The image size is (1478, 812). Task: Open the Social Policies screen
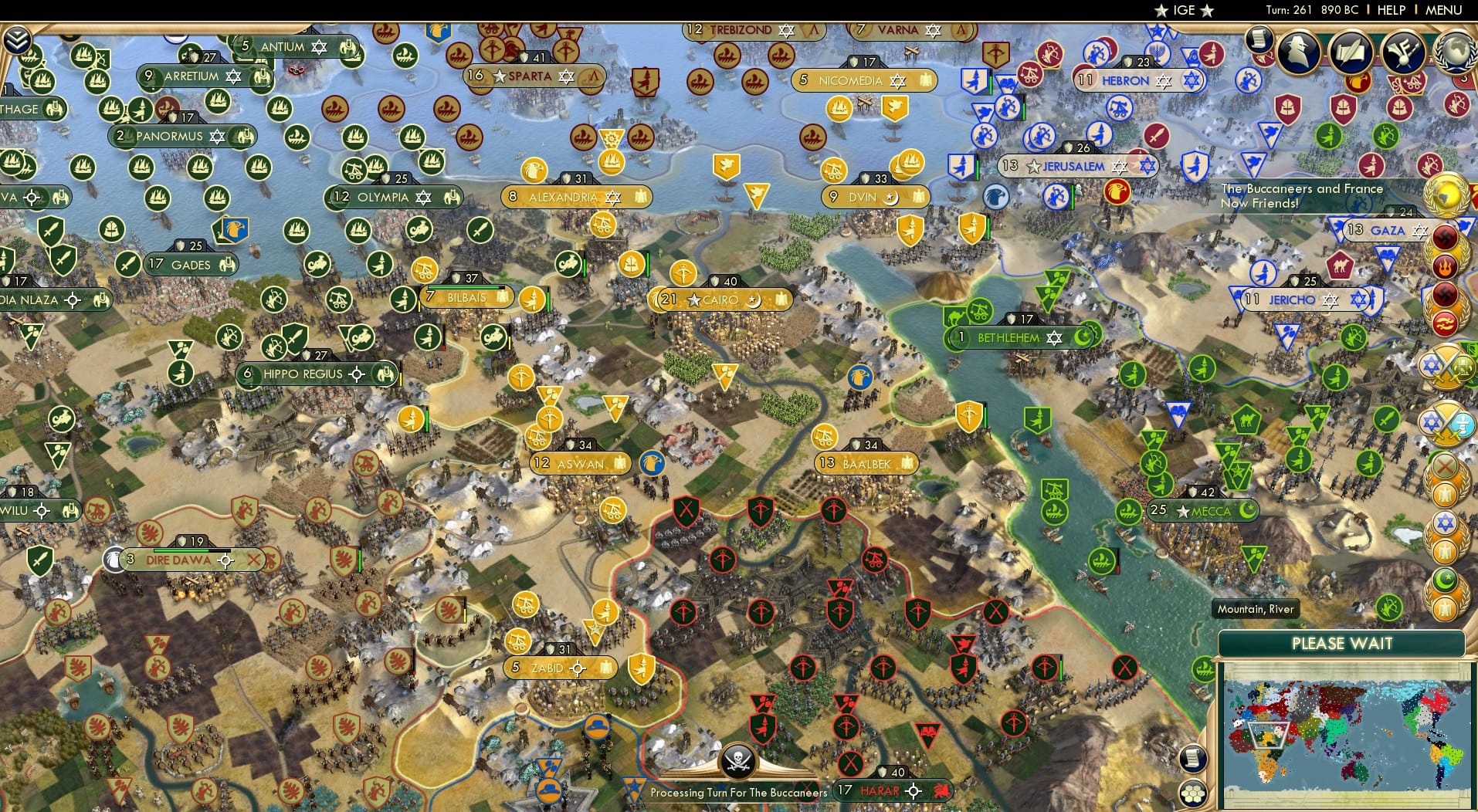1351,51
